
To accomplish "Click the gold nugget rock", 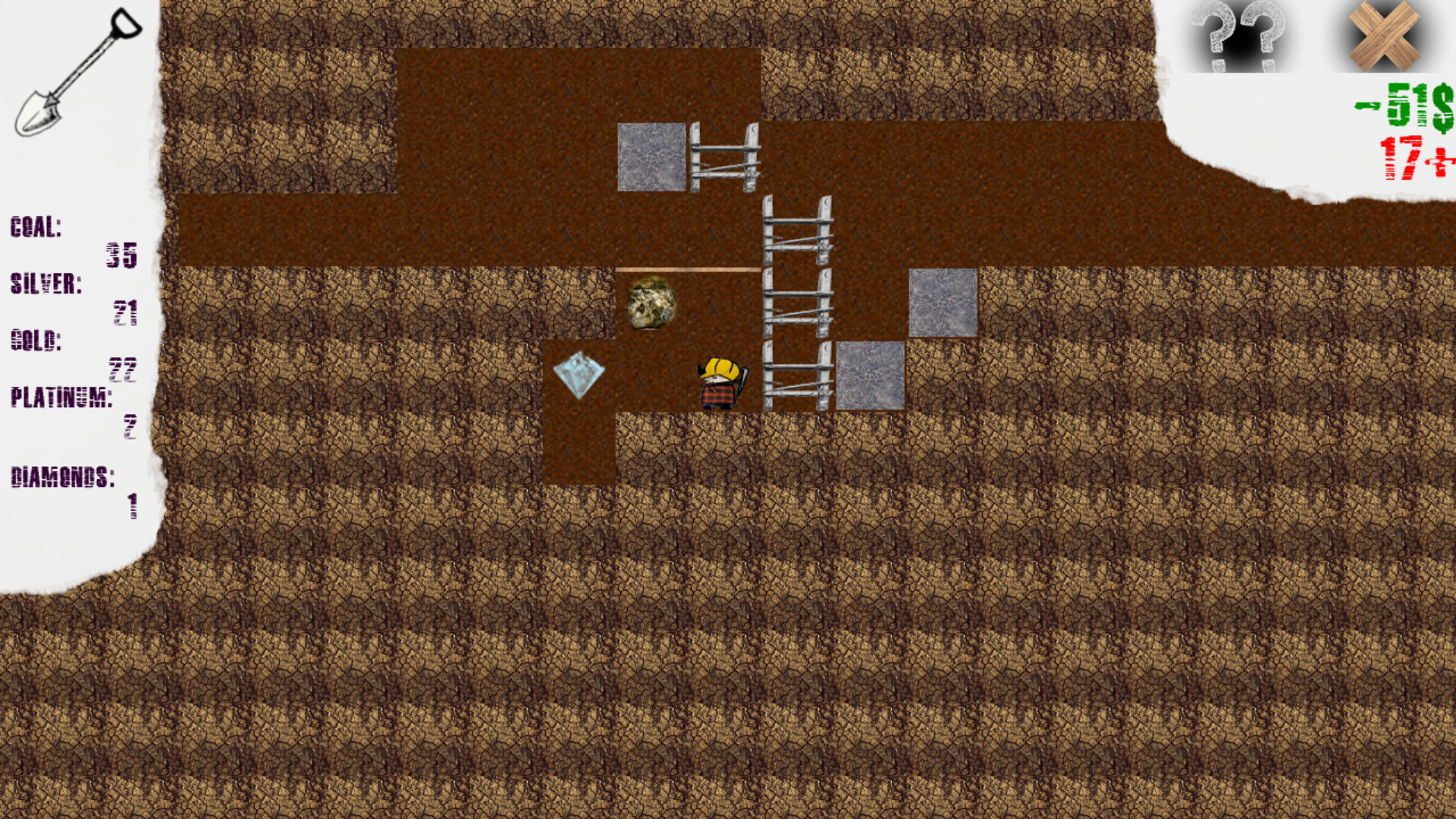I will click(652, 303).
